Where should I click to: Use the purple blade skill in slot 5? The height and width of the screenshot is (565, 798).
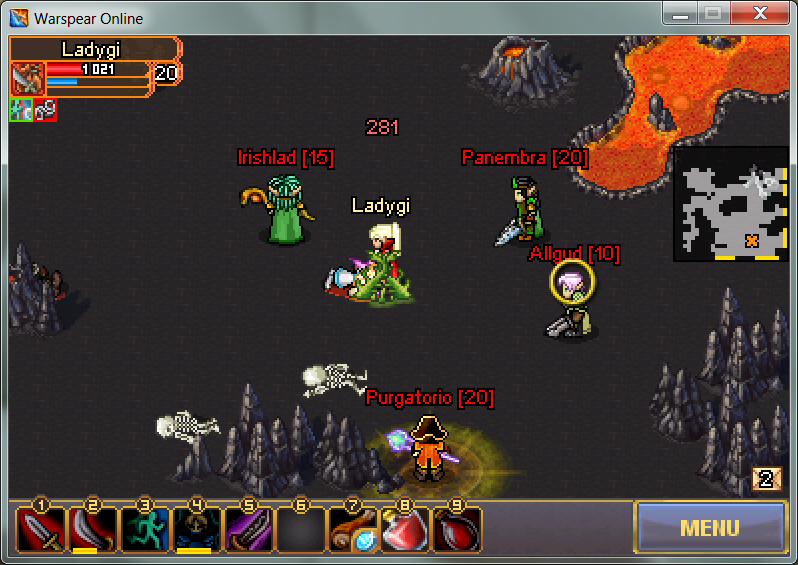click(248, 530)
